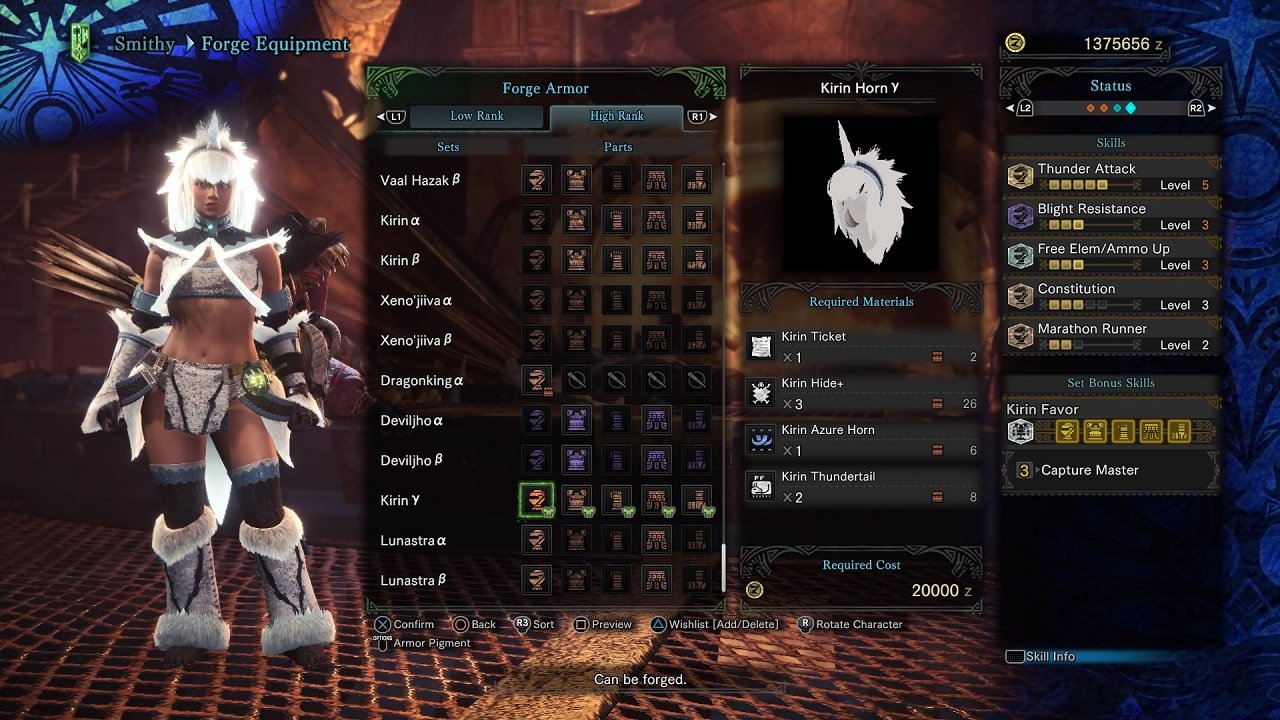The width and height of the screenshot is (1280, 720).
Task: Choose the Dragonking α set row
Action: coord(422,380)
